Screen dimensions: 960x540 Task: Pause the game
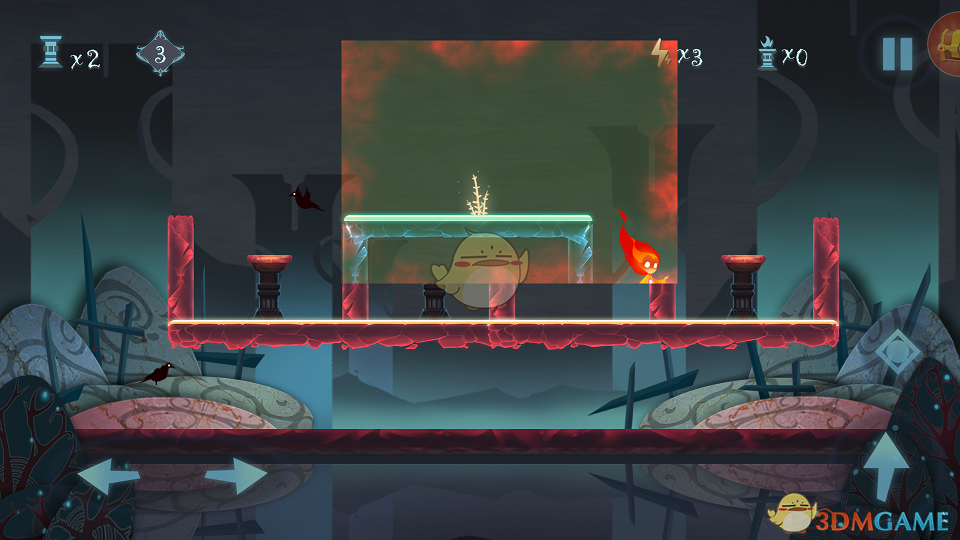coord(897,53)
